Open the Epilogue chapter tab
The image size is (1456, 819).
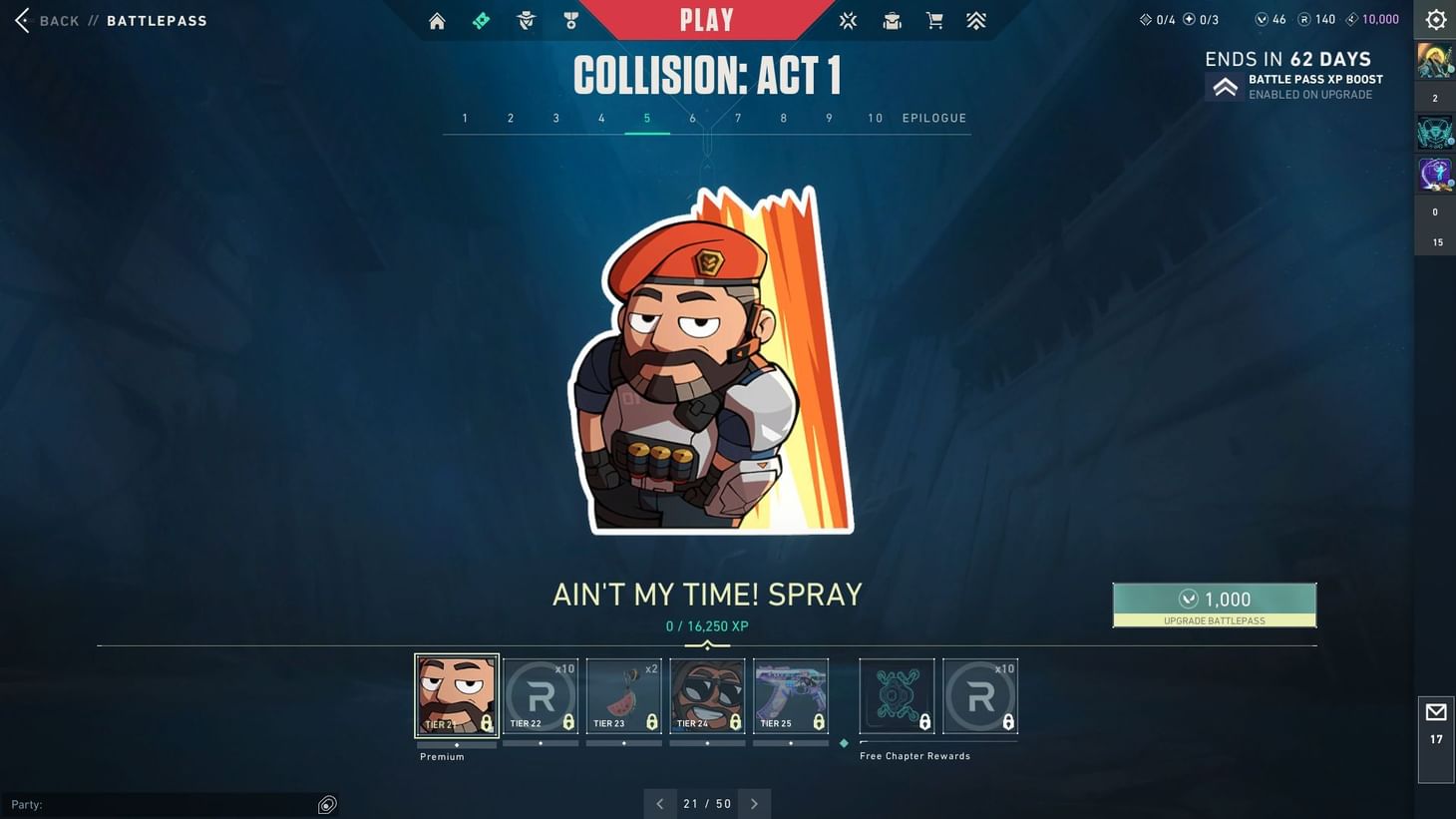click(933, 118)
